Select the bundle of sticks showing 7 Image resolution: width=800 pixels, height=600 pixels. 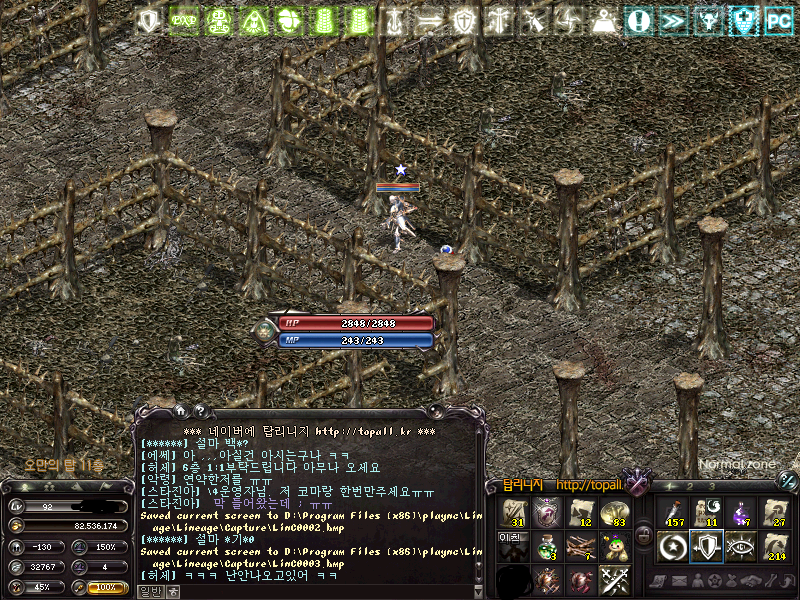click(580, 547)
